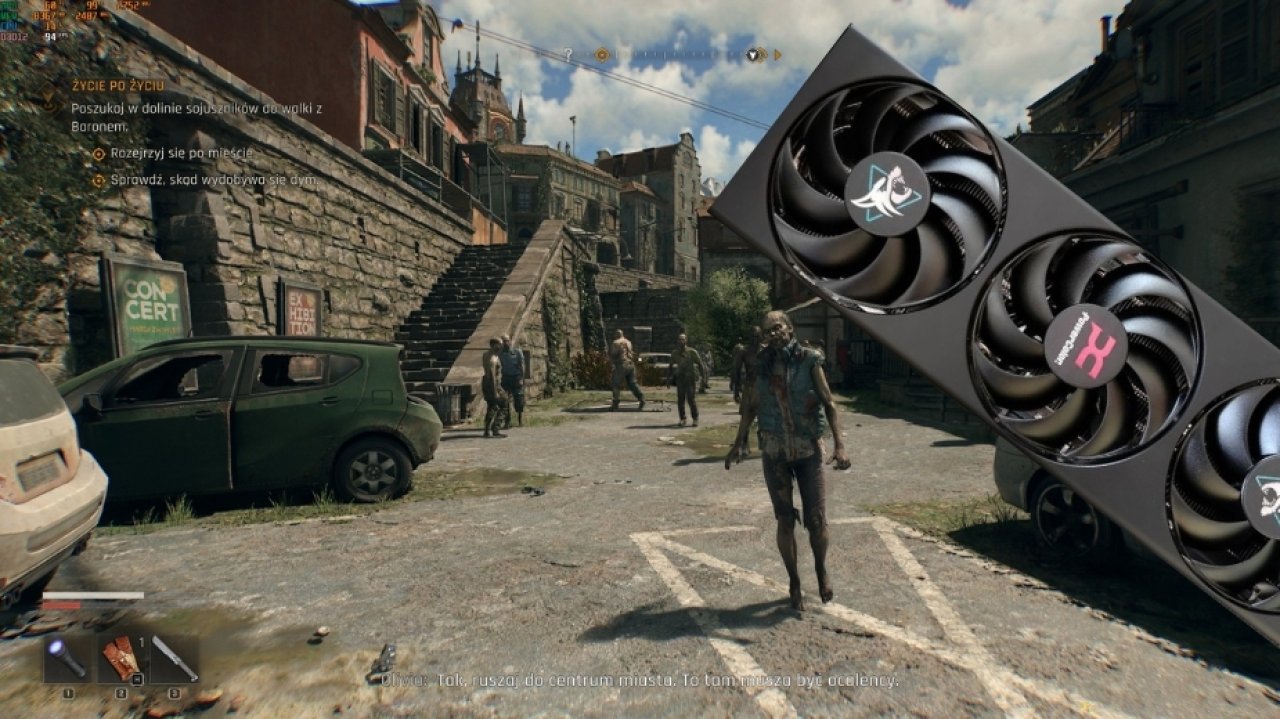The width and height of the screenshot is (1280, 719).
Task: Choose the knife weapon slot
Action: [174, 659]
